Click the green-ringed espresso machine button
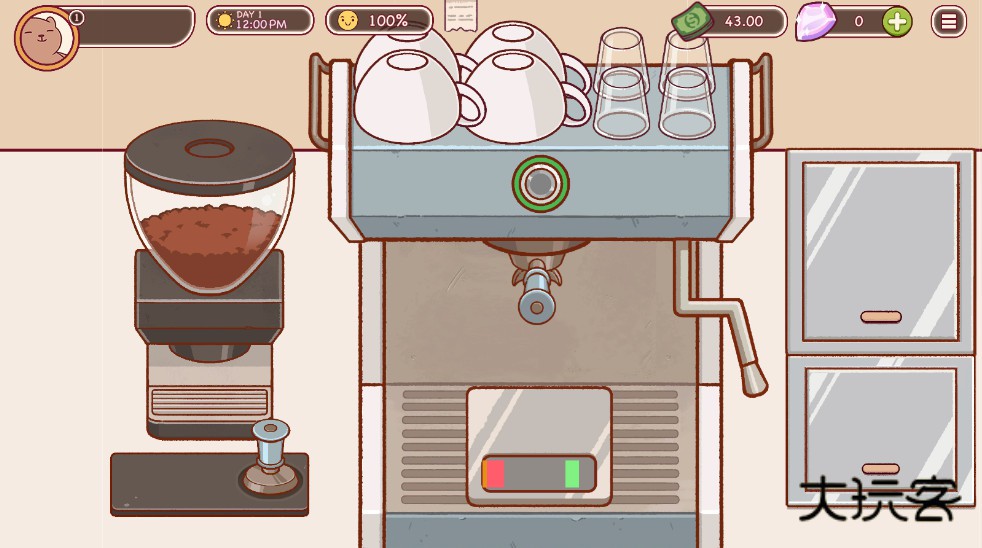 (540, 184)
